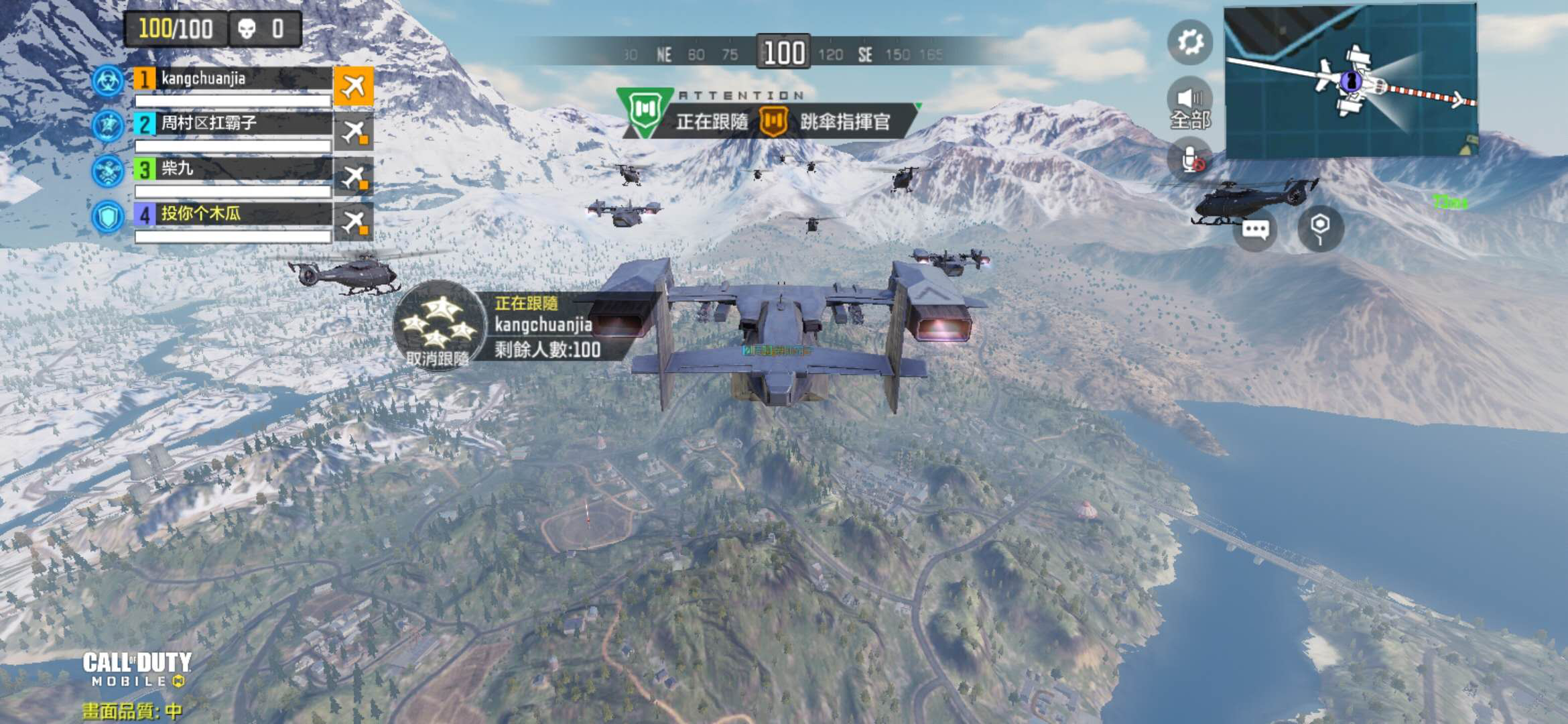Screen dimensions: 1568x724
Task: Click the plane icon beside 柴九
Action: pyautogui.click(x=354, y=177)
